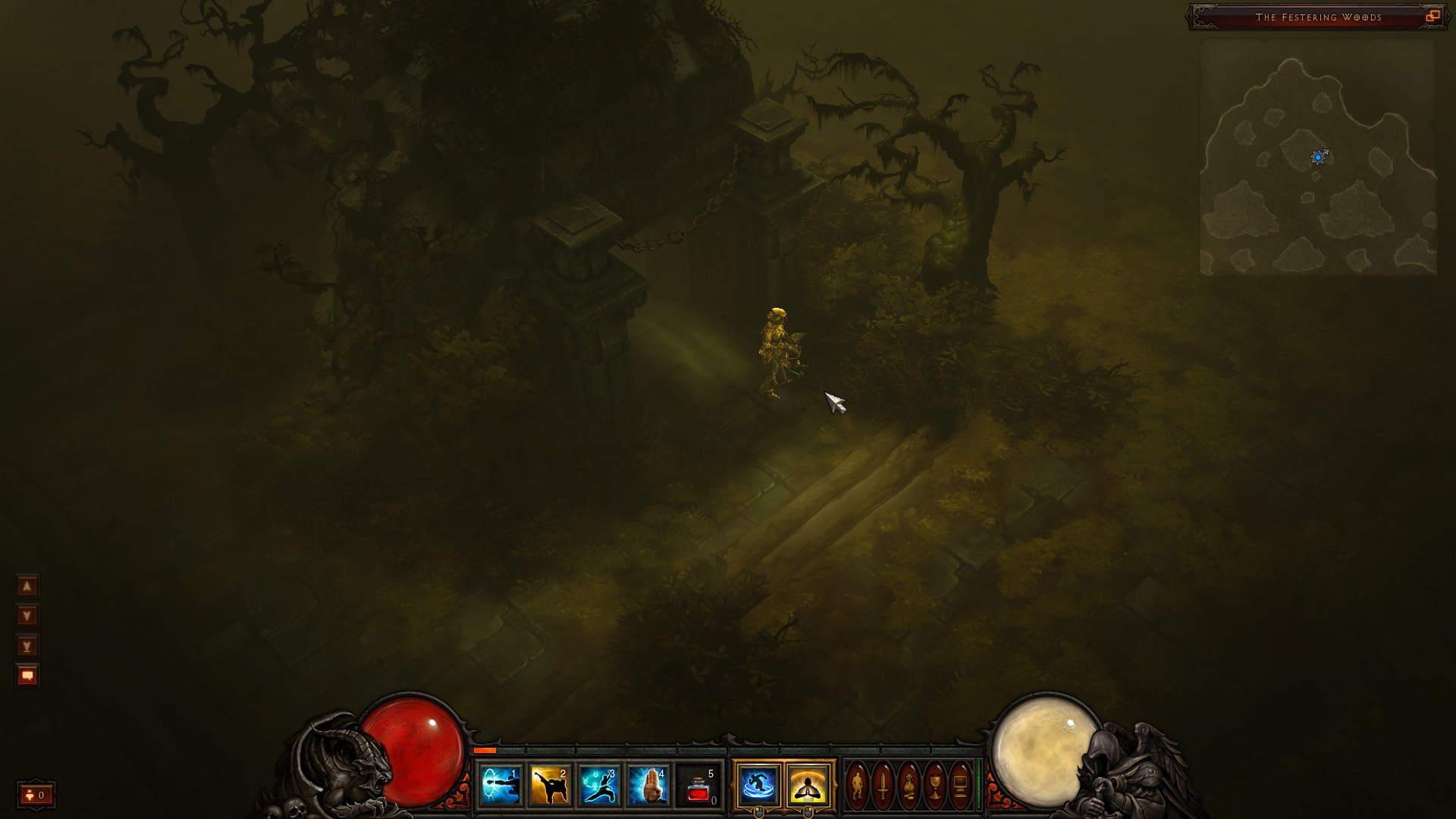Open the character figure menu button
The height and width of the screenshot is (819, 1456).
pos(858,786)
